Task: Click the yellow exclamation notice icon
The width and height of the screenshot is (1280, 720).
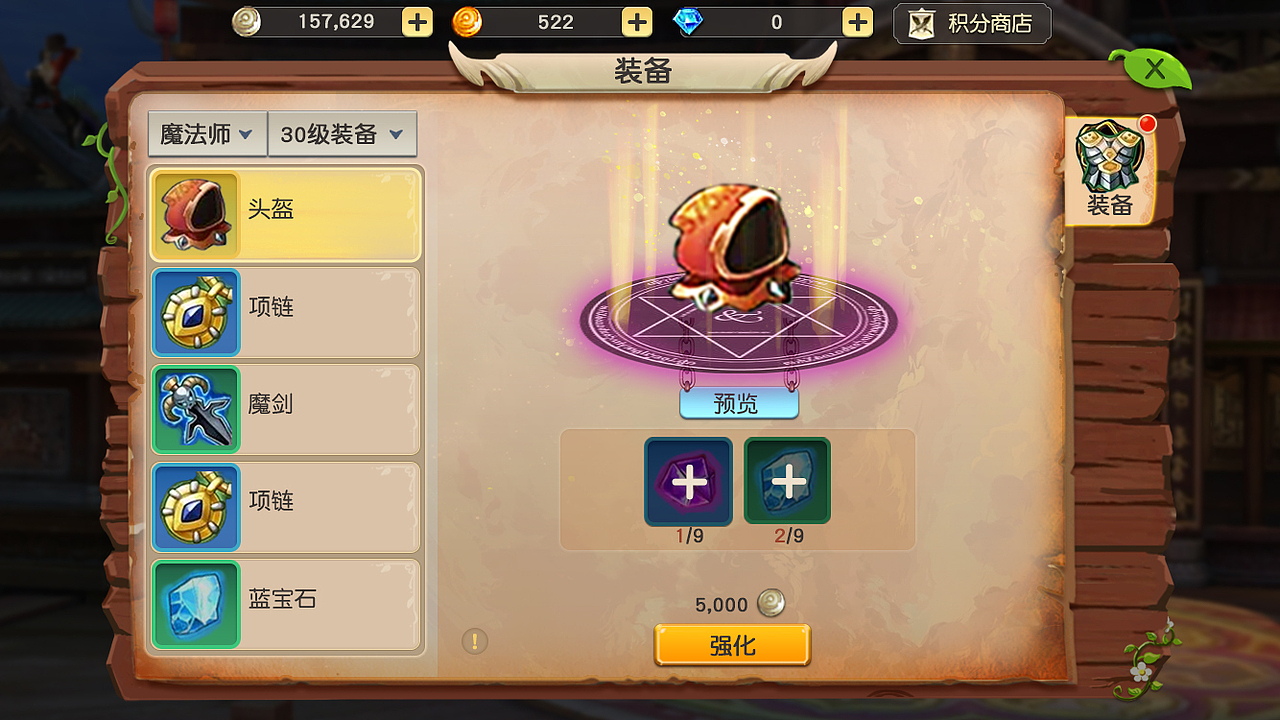Action: pyautogui.click(x=475, y=640)
